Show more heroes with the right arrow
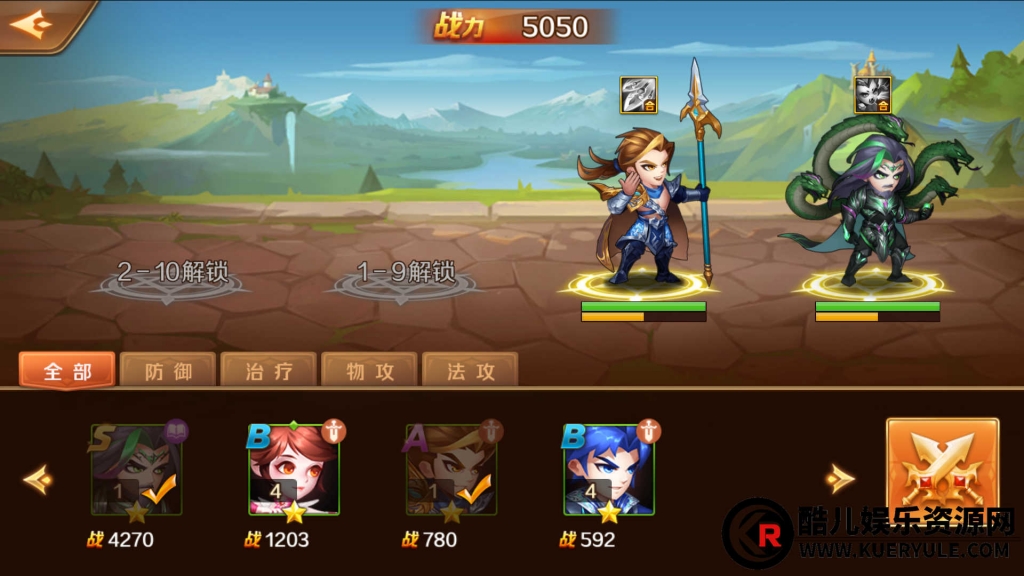The height and width of the screenshot is (576, 1024). click(x=840, y=479)
